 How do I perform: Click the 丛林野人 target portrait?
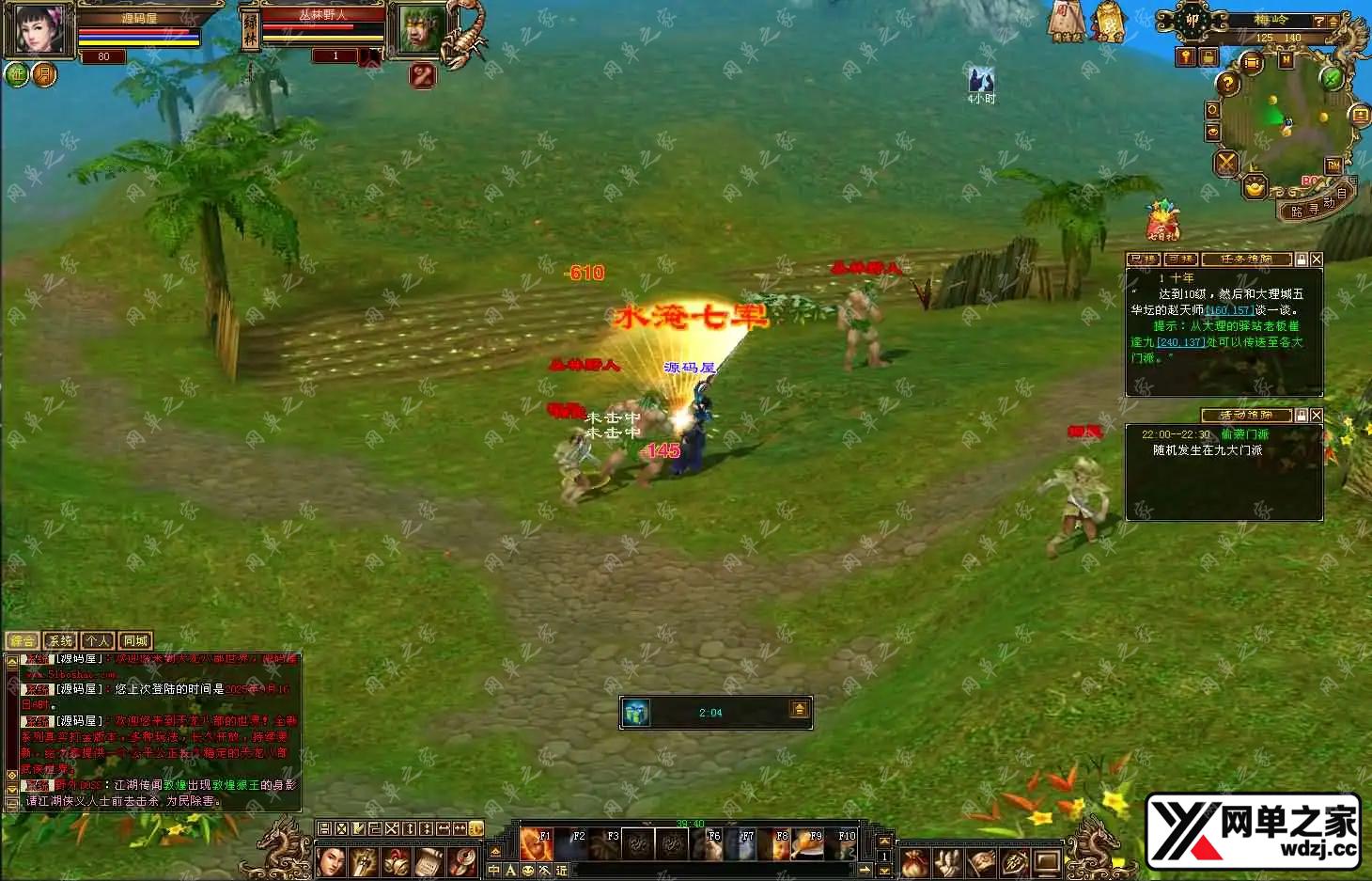click(x=418, y=28)
